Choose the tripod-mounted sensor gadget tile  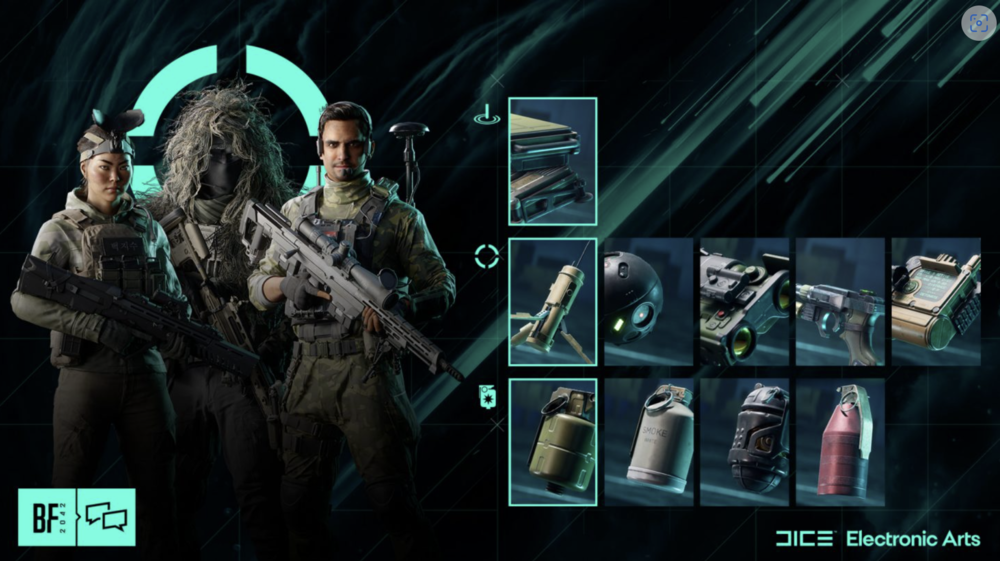point(552,301)
